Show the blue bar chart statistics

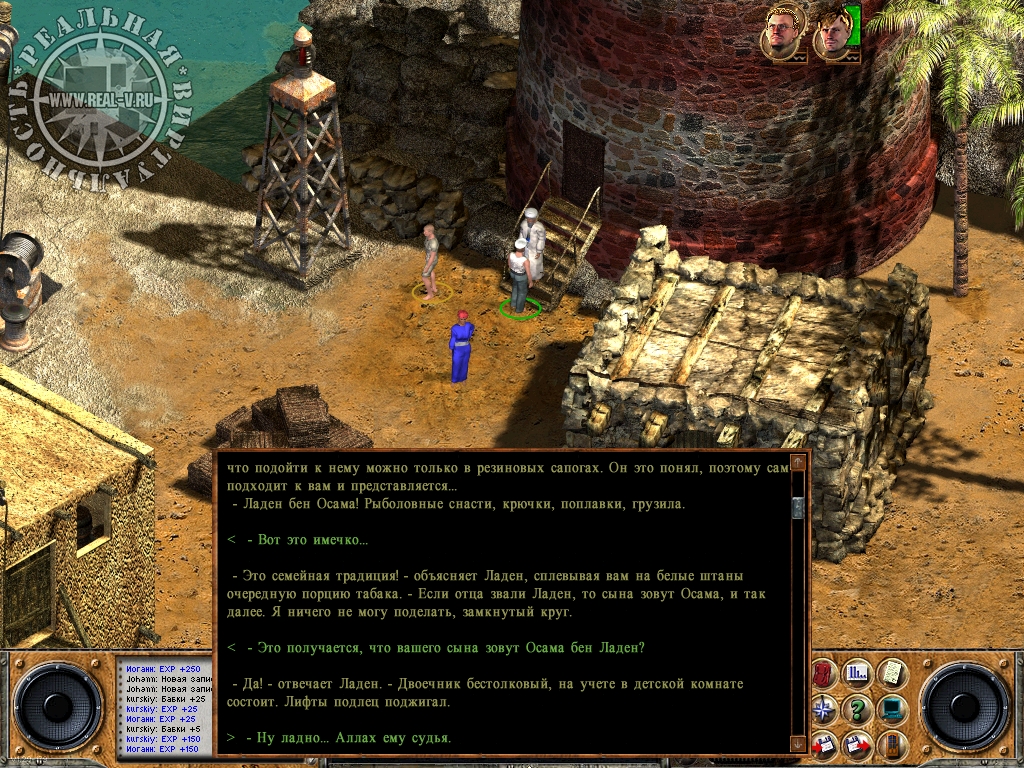click(x=858, y=673)
